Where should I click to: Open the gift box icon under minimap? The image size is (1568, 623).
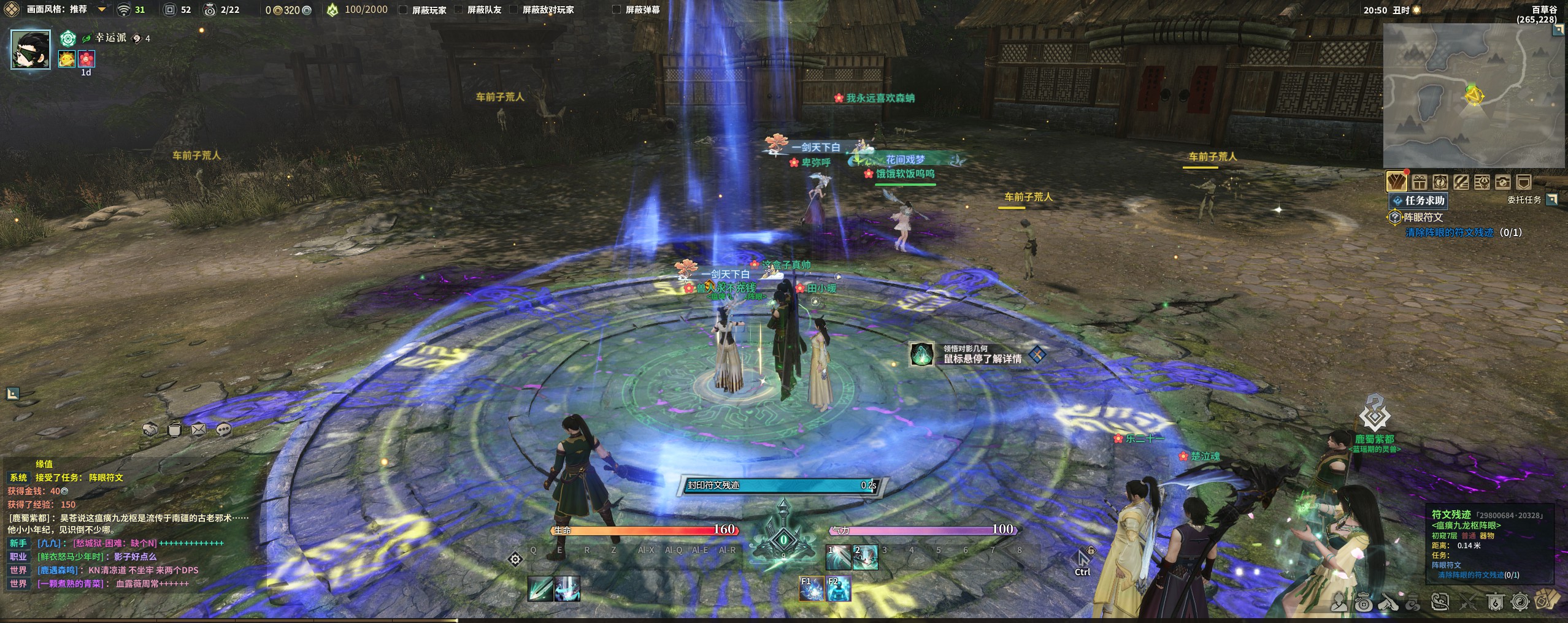tap(1419, 182)
